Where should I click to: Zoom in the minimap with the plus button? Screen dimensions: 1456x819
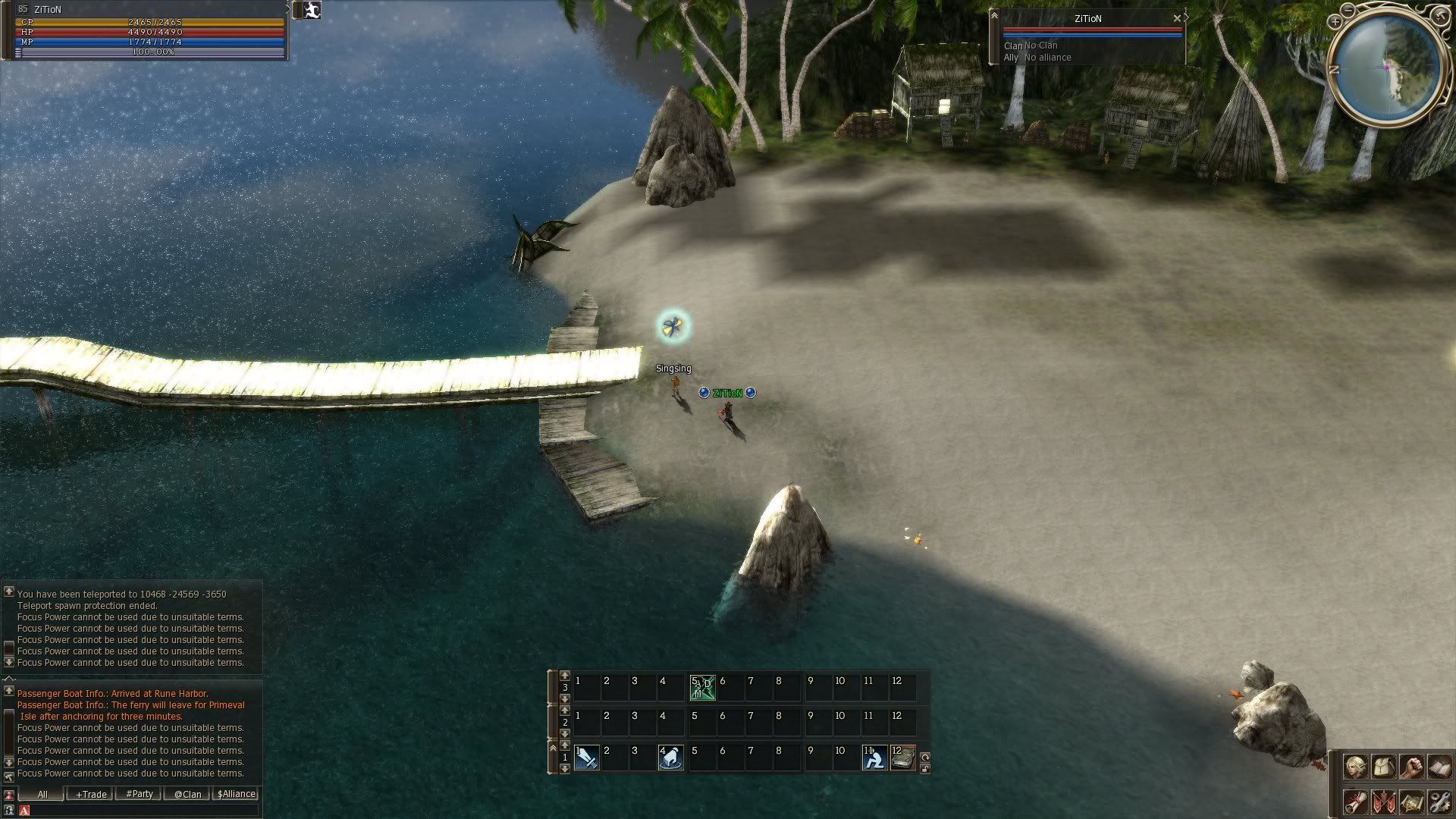[x=1335, y=23]
